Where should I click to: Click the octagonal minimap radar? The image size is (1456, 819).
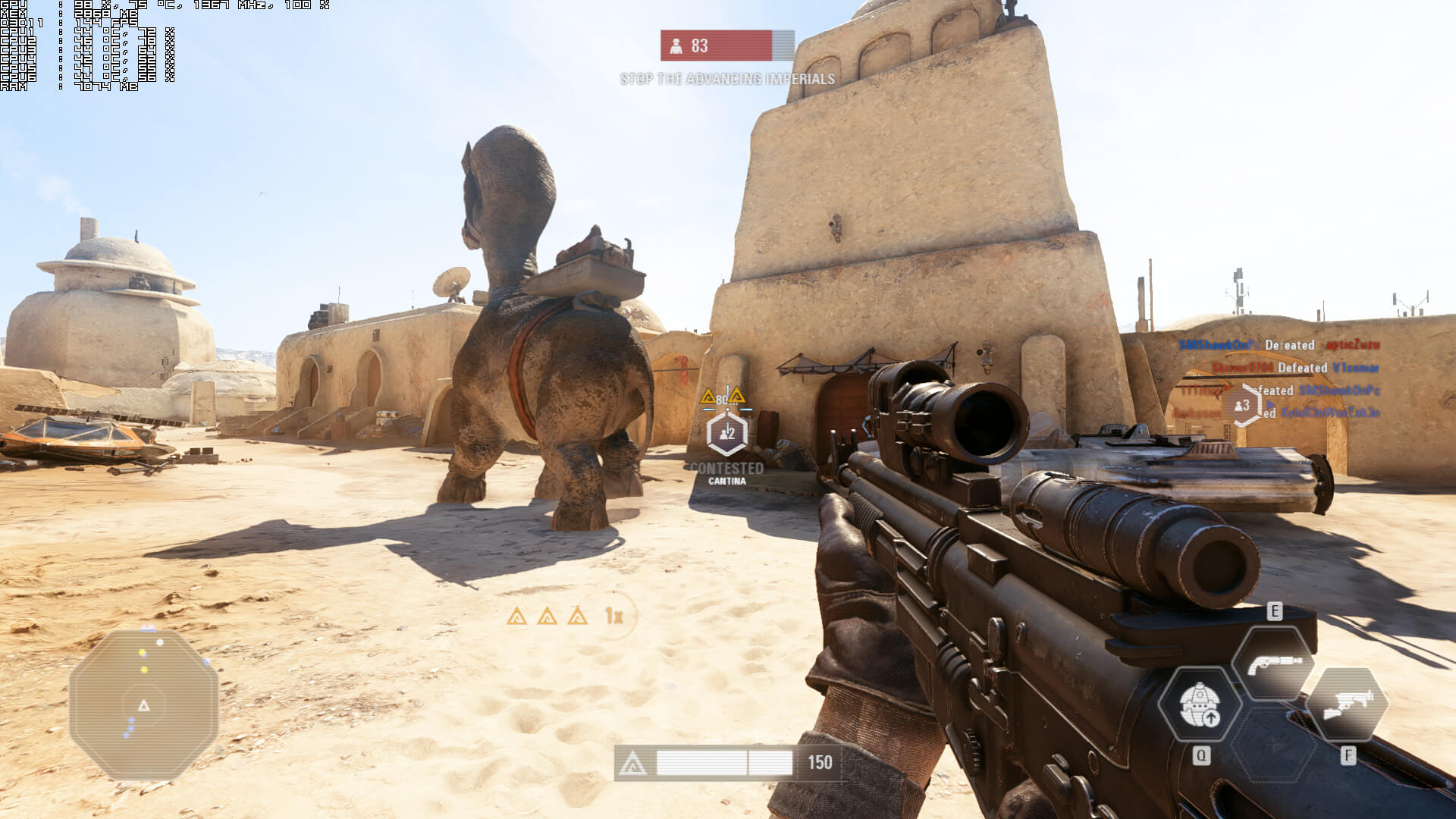144,705
